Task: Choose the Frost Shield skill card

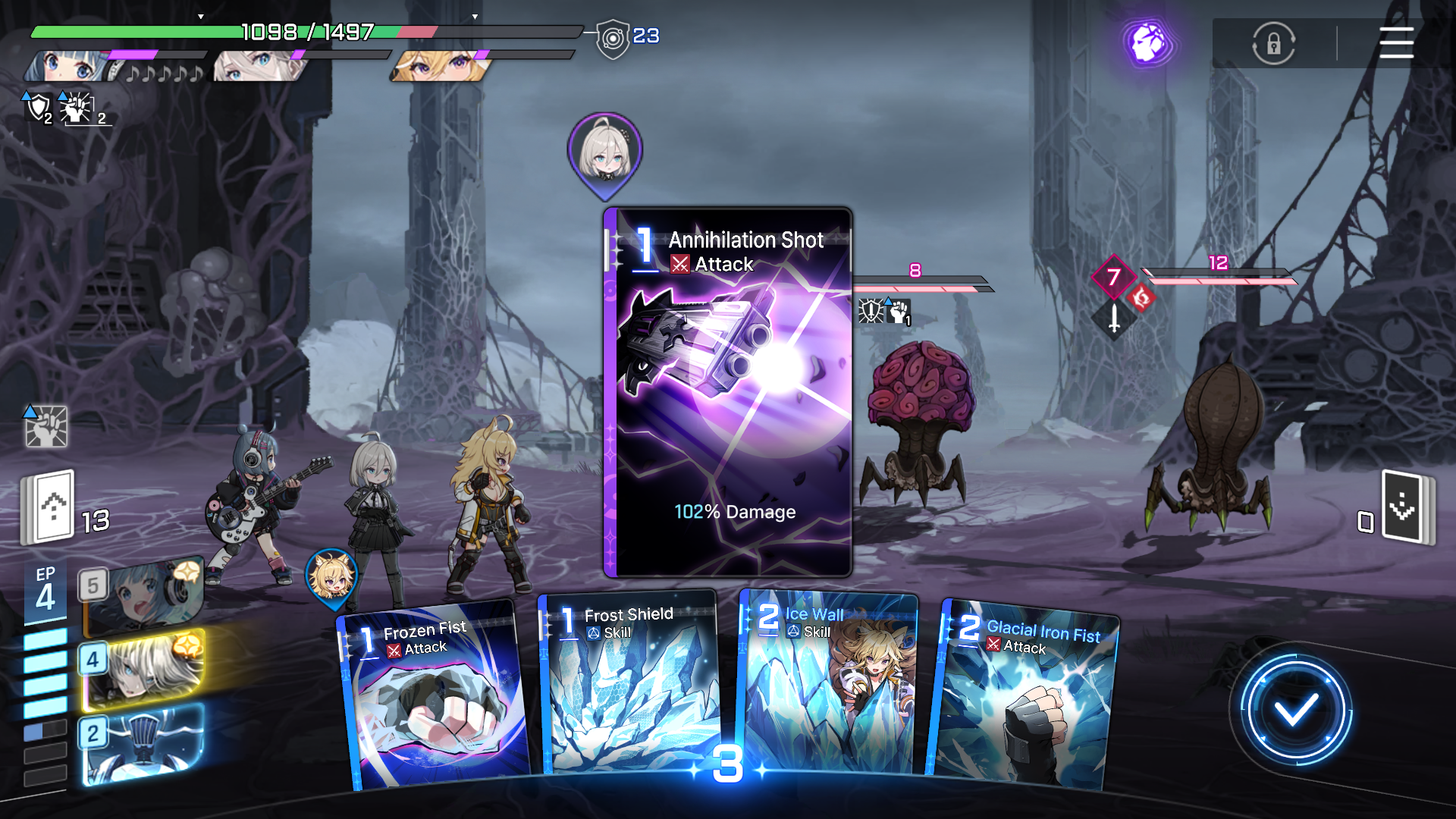Action: (629, 682)
